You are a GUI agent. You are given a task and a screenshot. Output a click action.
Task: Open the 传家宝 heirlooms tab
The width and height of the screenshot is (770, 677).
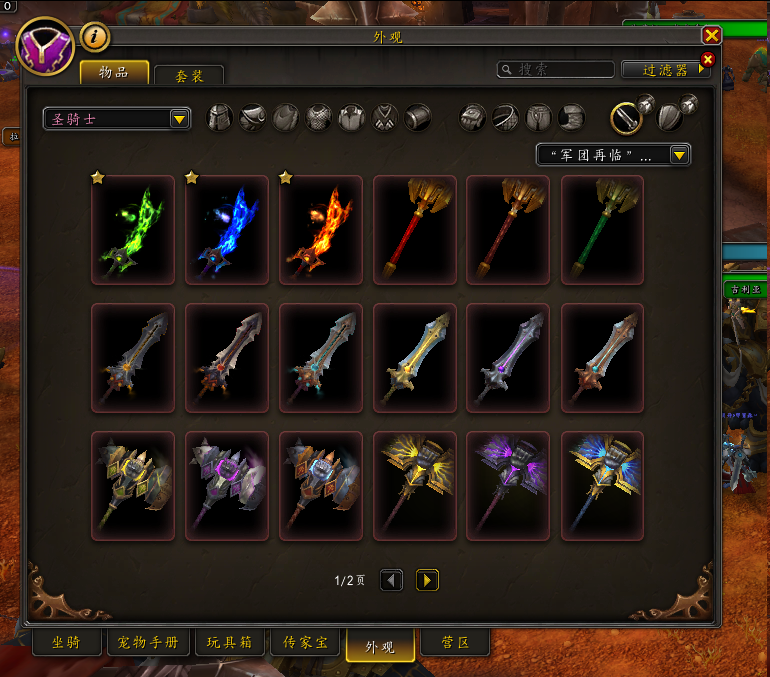point(306,643)
